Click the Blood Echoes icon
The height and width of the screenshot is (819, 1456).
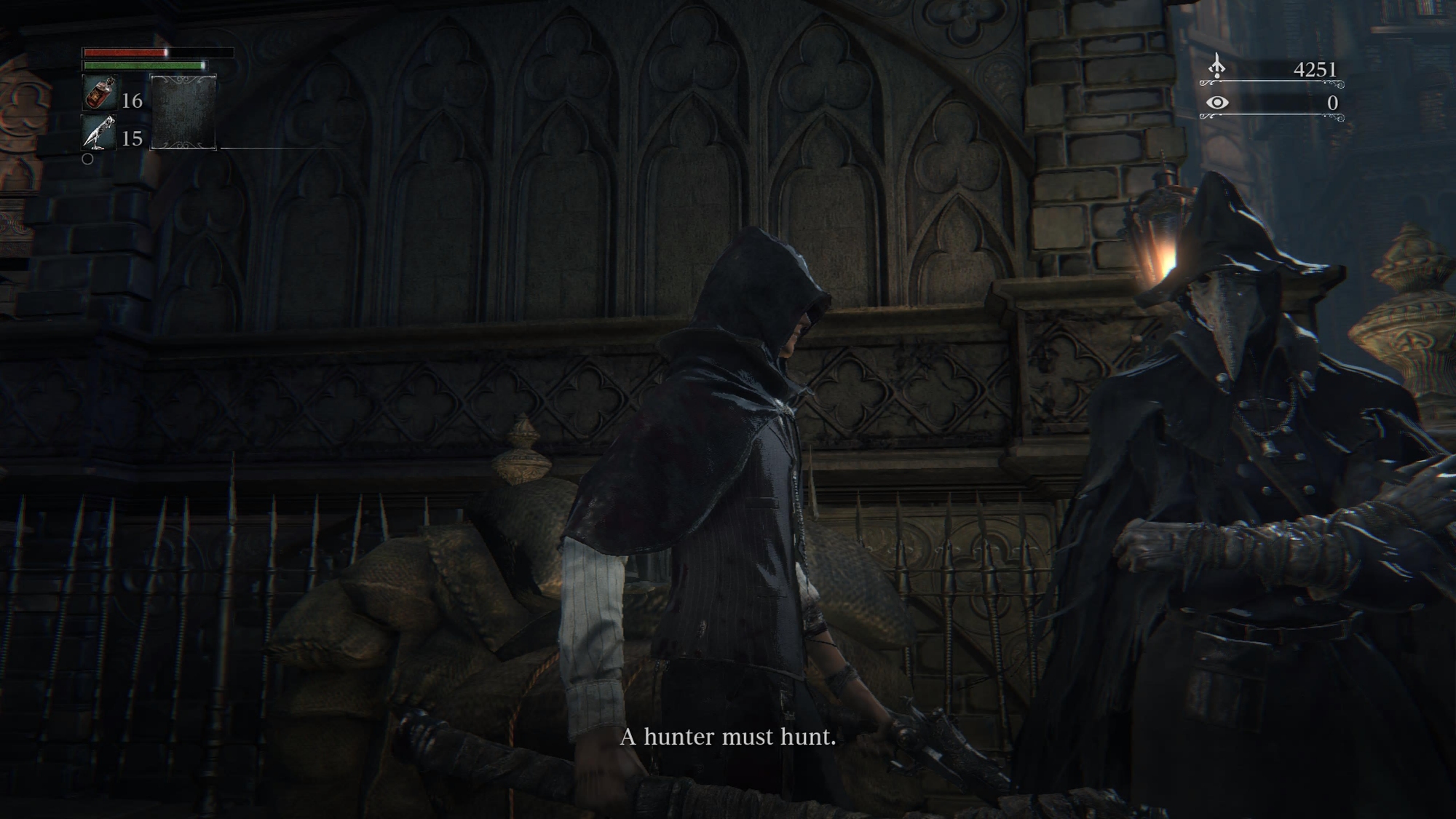[x=1216, y=68]
